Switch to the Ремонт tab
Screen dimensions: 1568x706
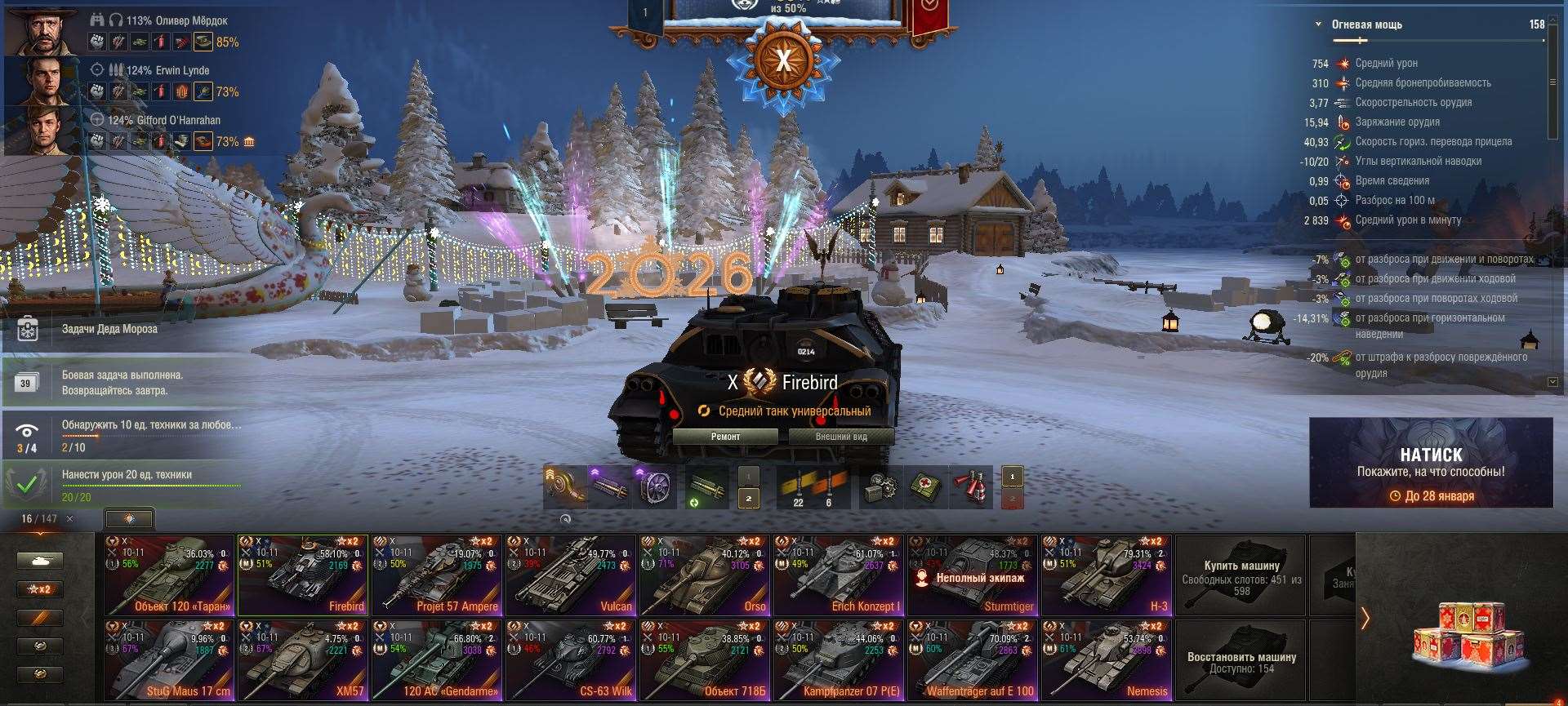[x=727, y=437]
